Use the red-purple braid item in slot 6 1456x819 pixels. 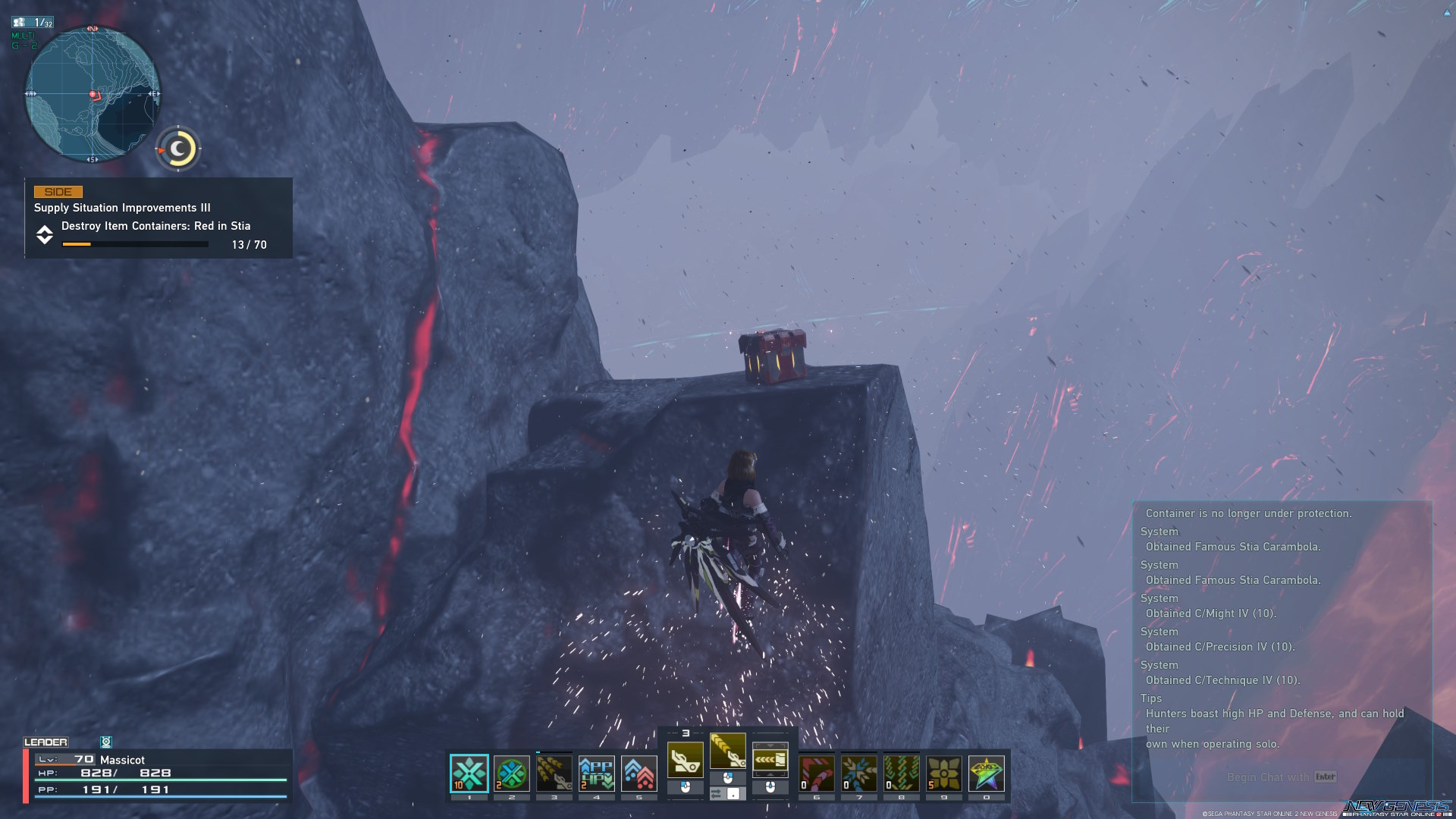[817, 773]
